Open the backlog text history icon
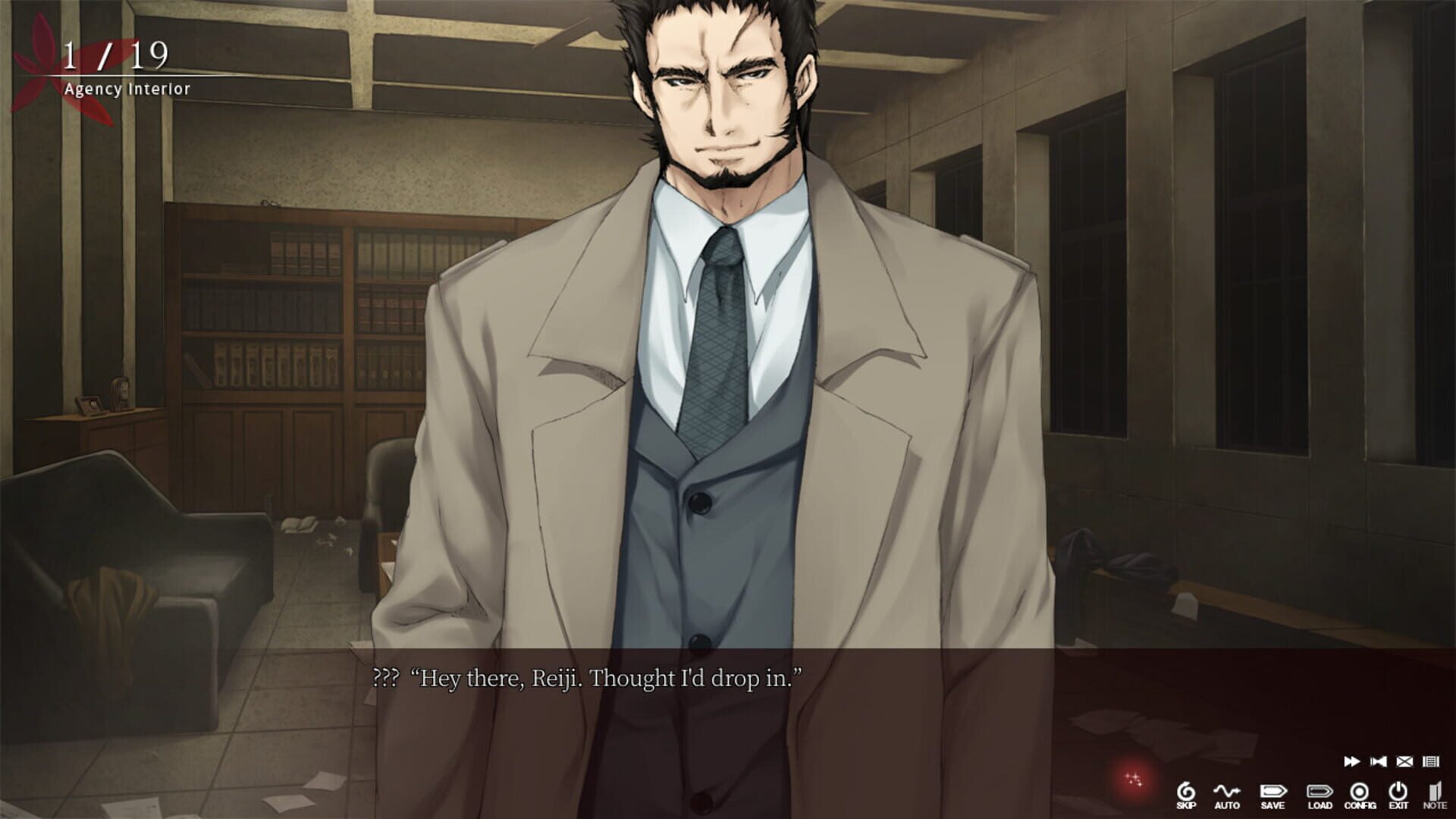Screen dimensions: 1456x819 click(1431, 761)
